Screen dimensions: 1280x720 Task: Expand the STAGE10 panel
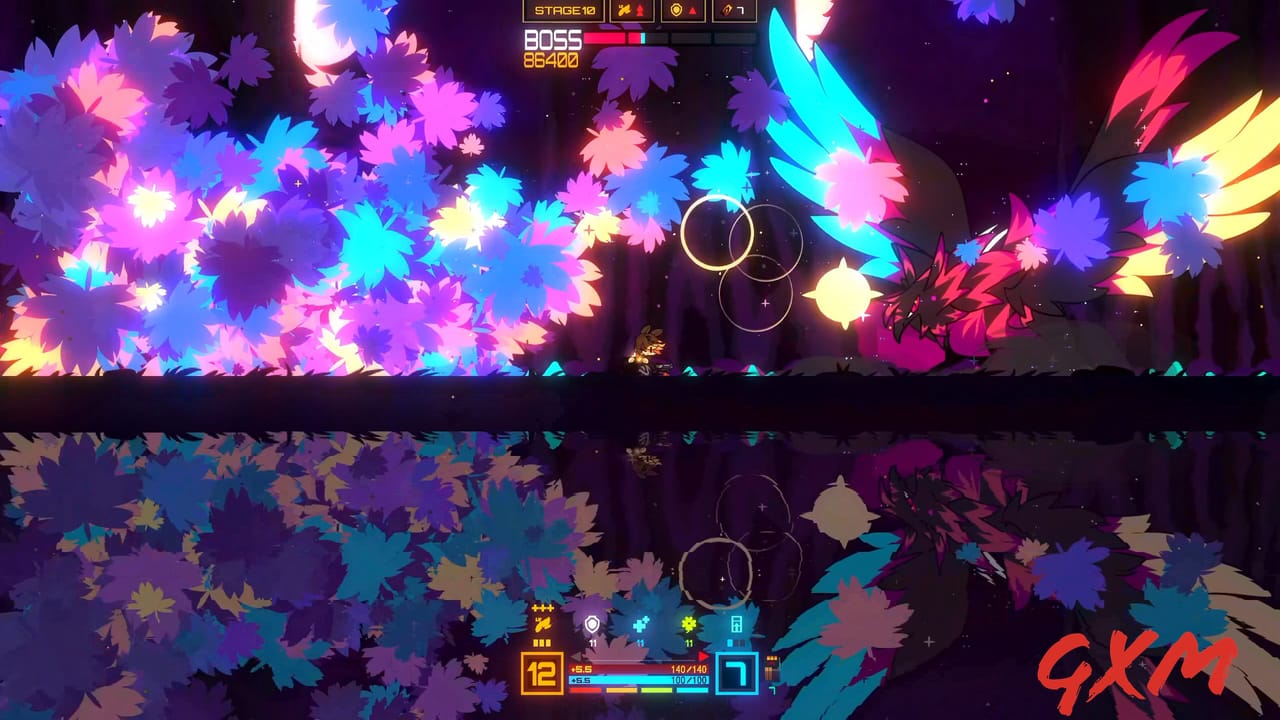point(565,12)
